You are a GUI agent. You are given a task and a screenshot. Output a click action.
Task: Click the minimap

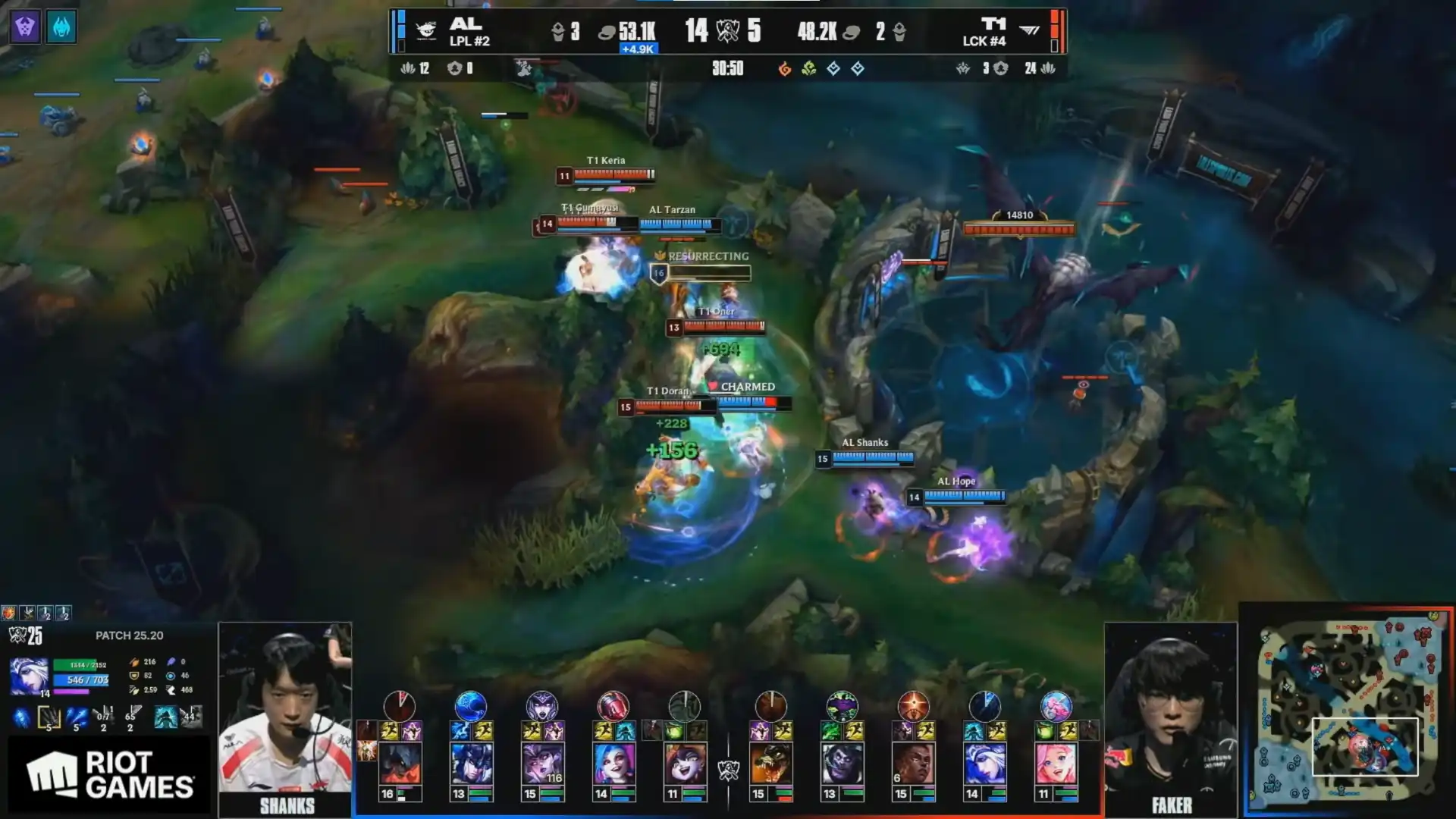point(1347,710)
